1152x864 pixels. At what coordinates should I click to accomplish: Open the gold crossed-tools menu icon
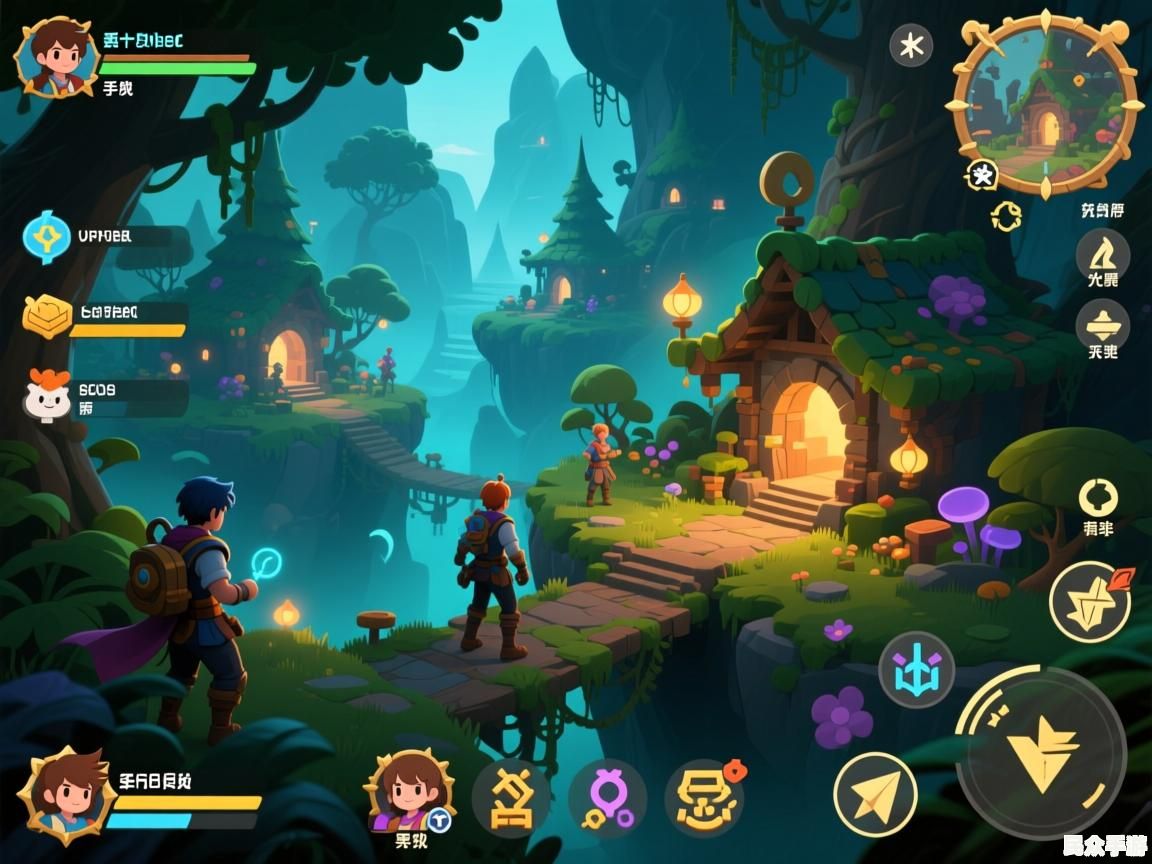511,797
